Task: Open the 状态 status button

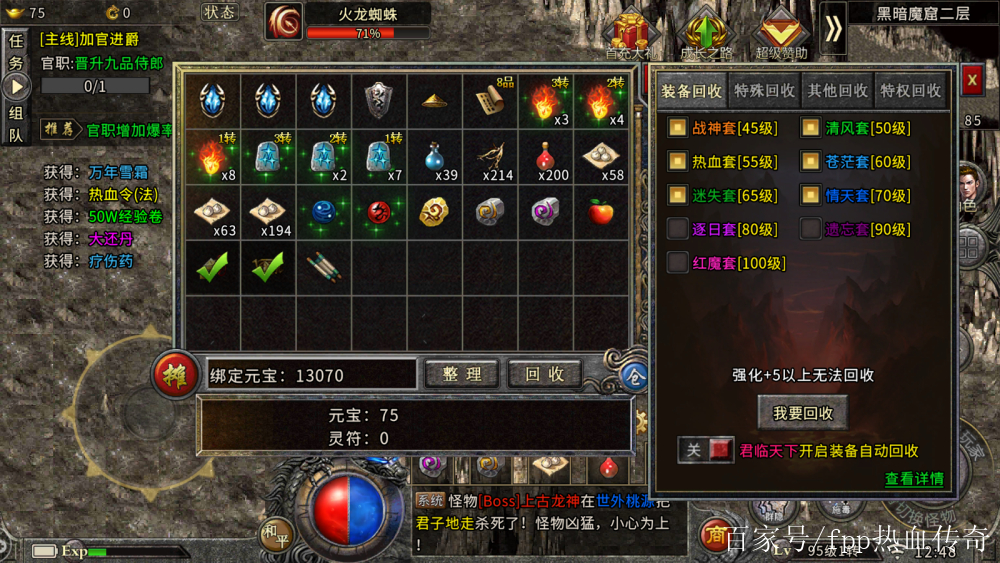Action: [x=219, y=12]
